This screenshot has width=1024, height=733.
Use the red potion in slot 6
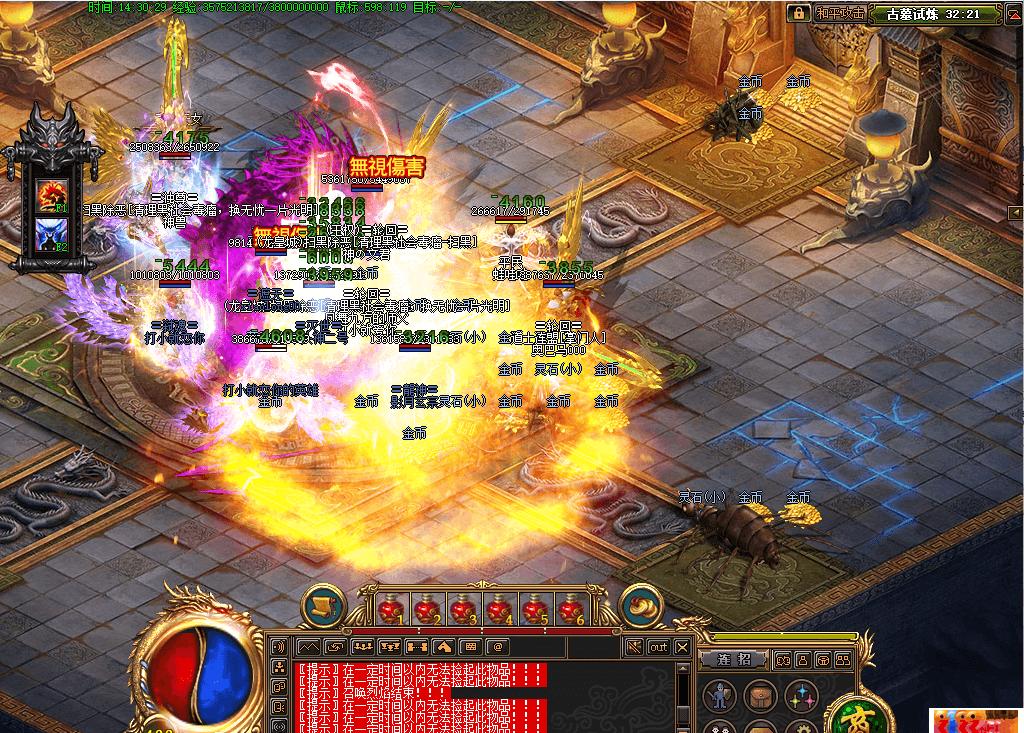(x=570, y=607)
